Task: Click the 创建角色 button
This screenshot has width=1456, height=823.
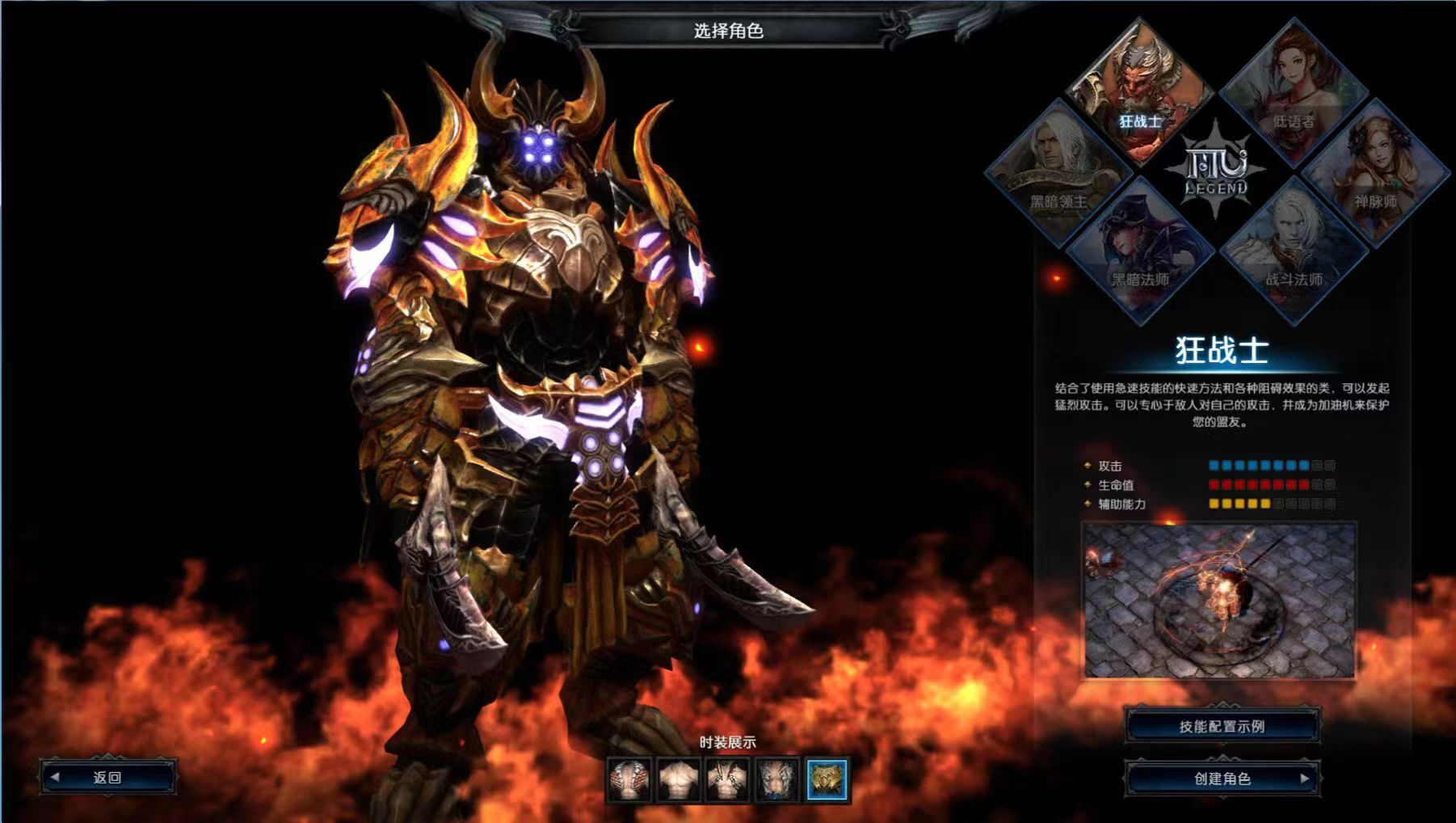Action: coord(1222,779)
